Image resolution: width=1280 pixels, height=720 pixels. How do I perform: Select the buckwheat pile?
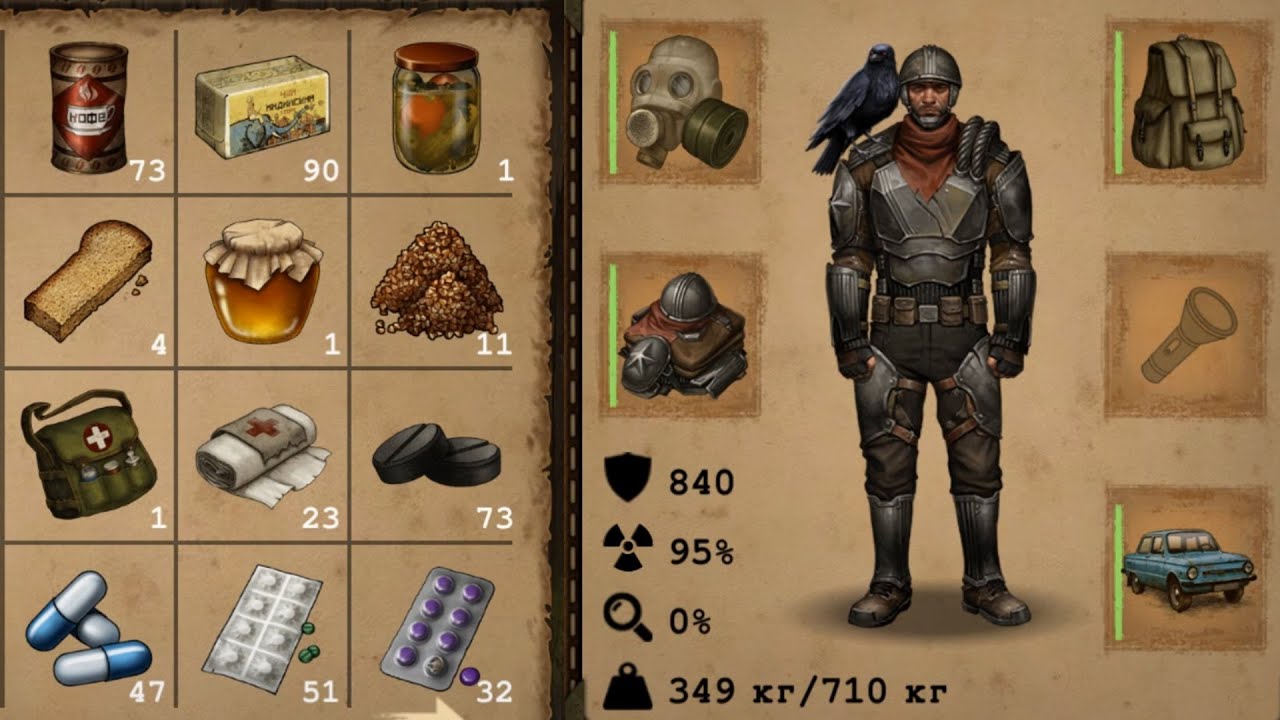pos(436,282)
